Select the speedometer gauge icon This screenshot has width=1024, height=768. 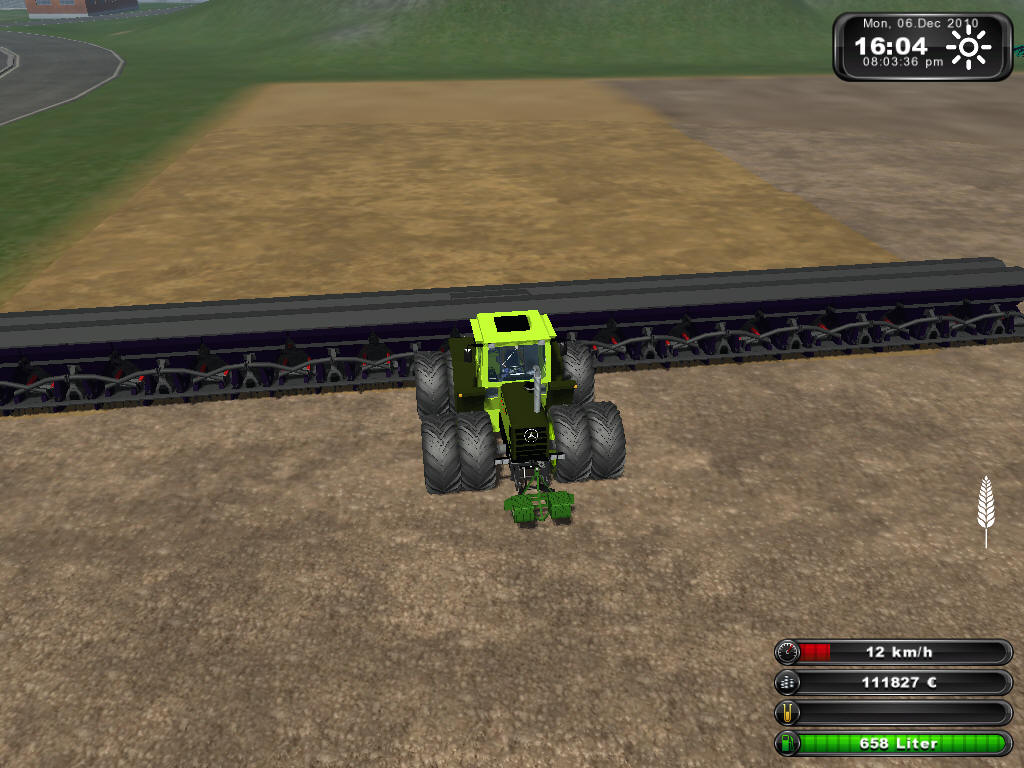point(788,652)
